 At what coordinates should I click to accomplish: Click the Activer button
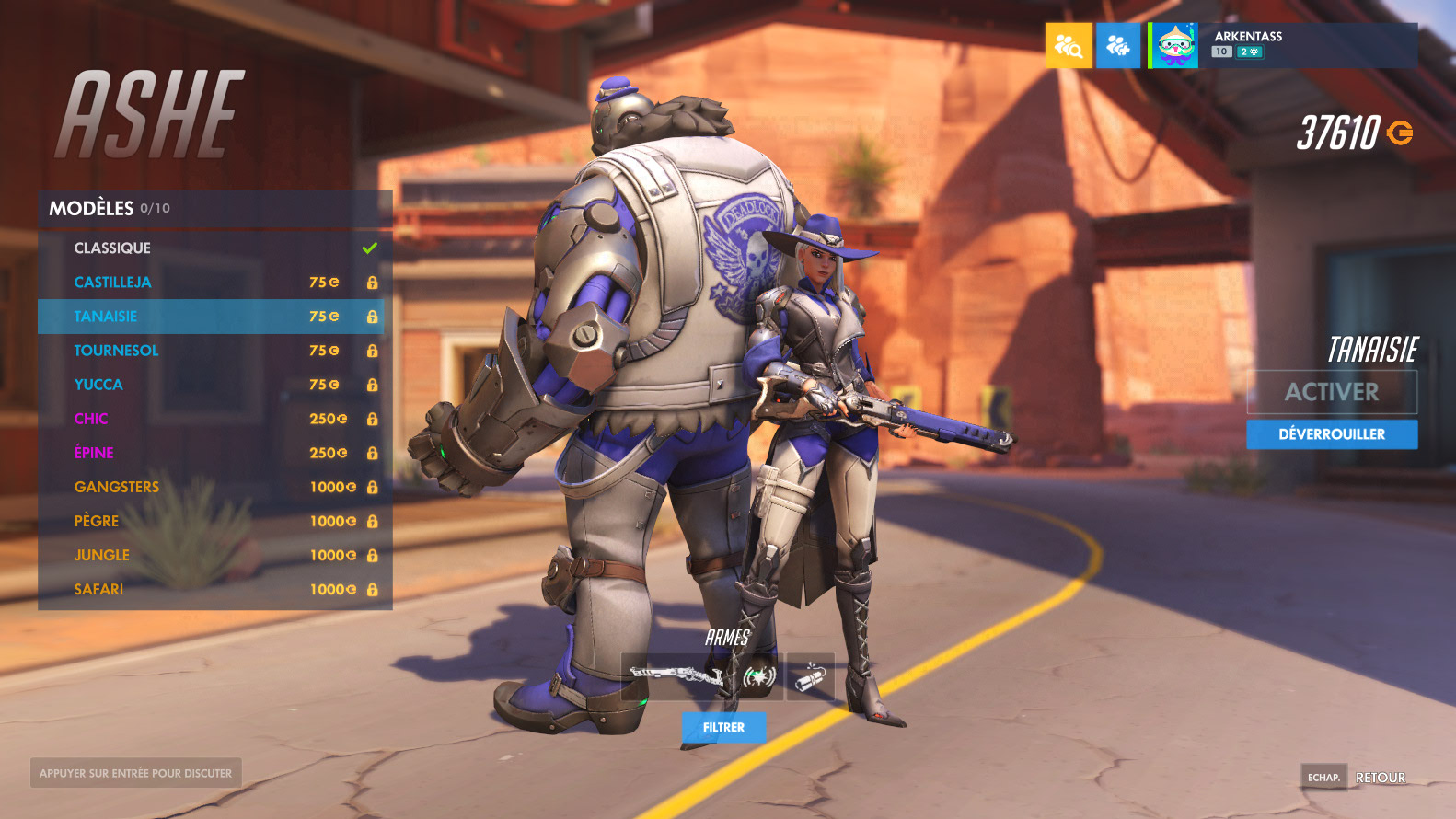1332,392
